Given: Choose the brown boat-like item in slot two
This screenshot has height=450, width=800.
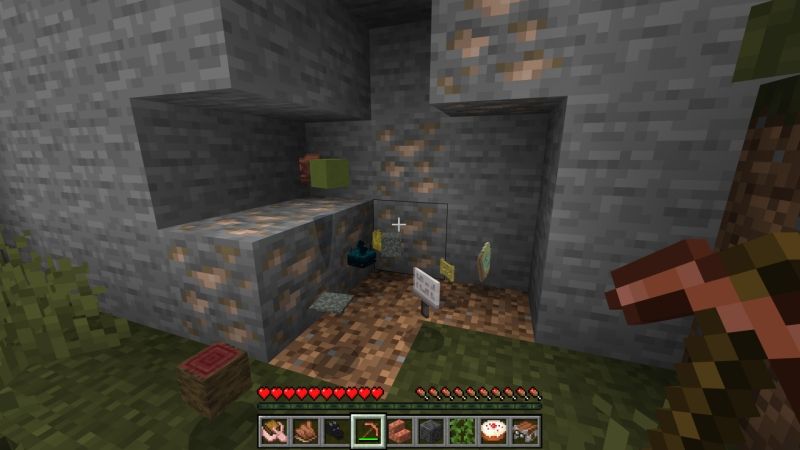Looking at the screenshot, I should (x=304, y=431).
